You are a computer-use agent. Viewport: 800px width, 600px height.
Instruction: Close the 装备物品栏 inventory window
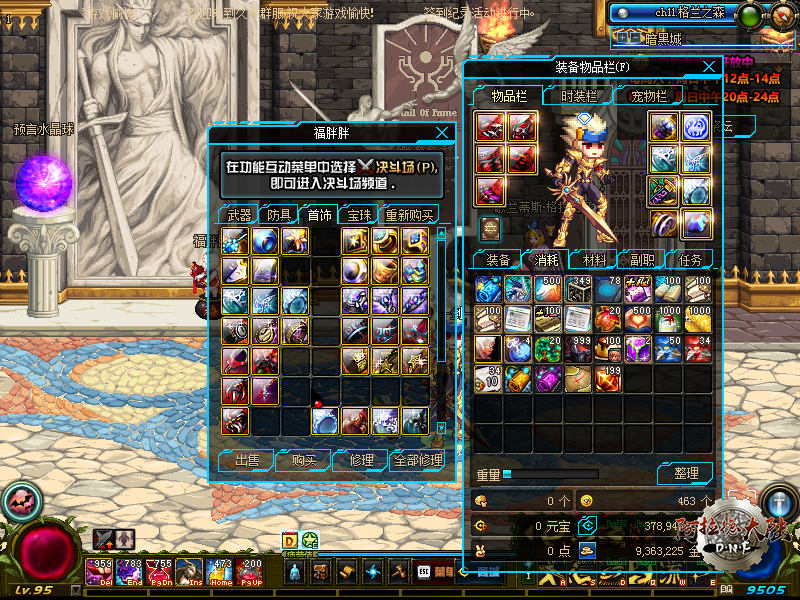pos(709,68)
